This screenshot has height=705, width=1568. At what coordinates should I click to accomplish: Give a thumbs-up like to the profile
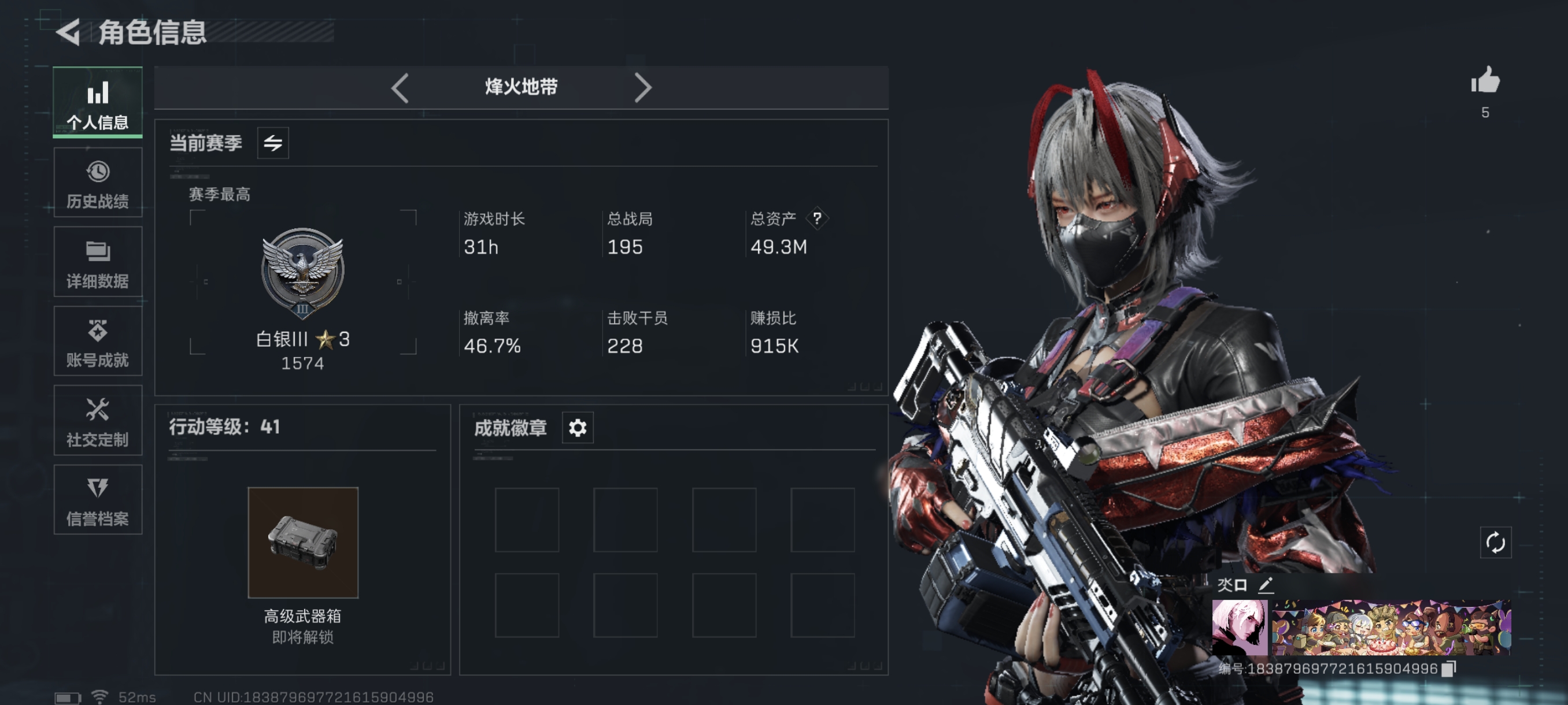[1485, 81]
